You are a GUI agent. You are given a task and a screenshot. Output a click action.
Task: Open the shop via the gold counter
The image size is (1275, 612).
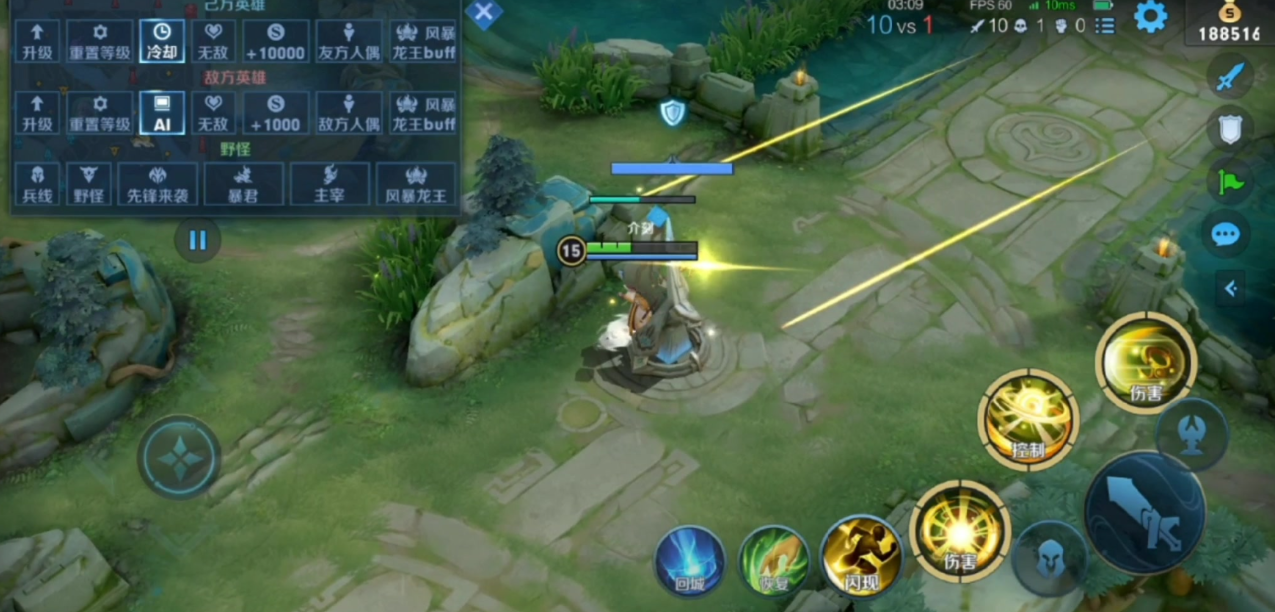1229,22
